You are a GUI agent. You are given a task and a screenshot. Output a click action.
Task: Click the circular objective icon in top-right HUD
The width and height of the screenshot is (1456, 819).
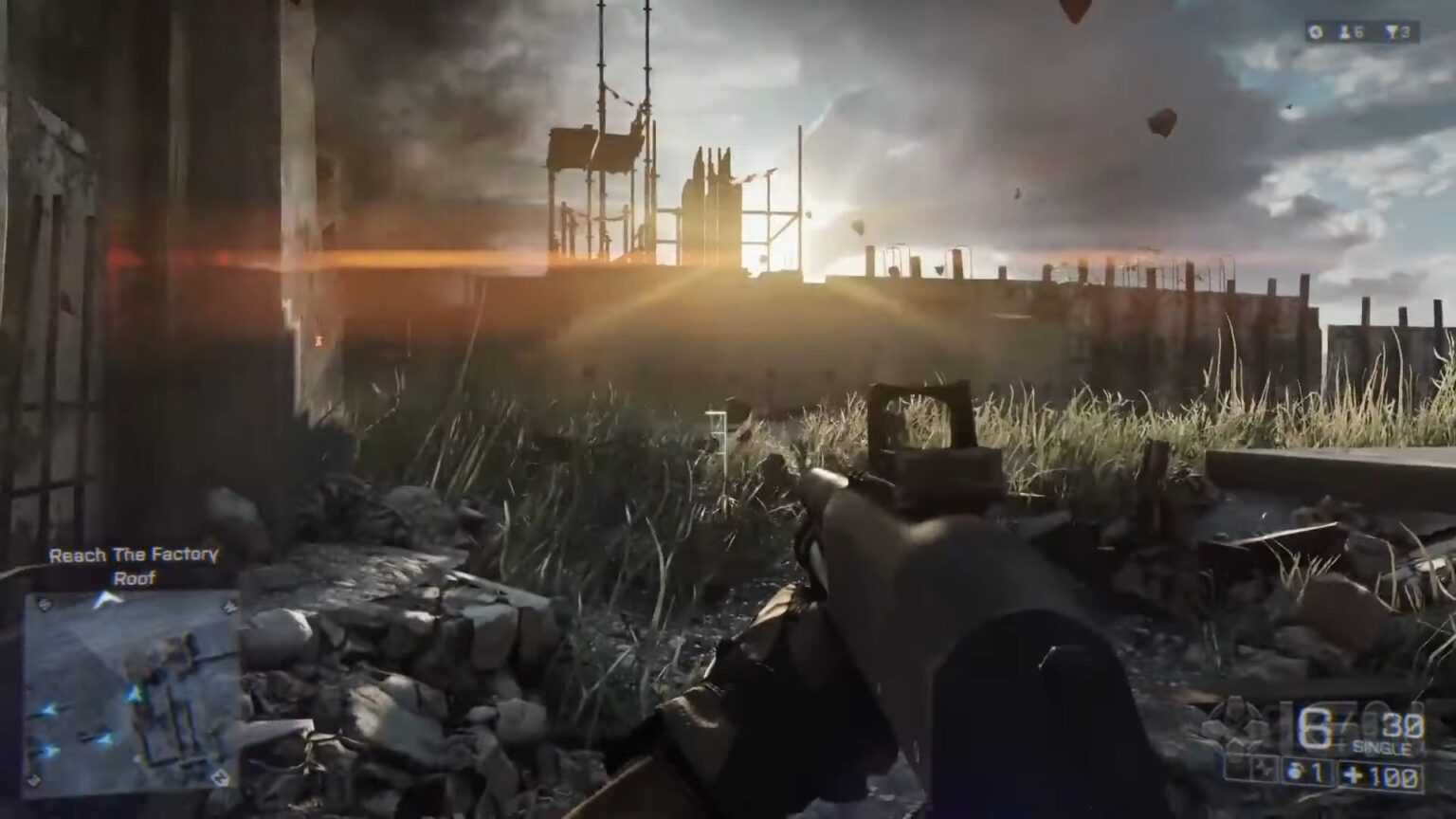click(1316, 32)
